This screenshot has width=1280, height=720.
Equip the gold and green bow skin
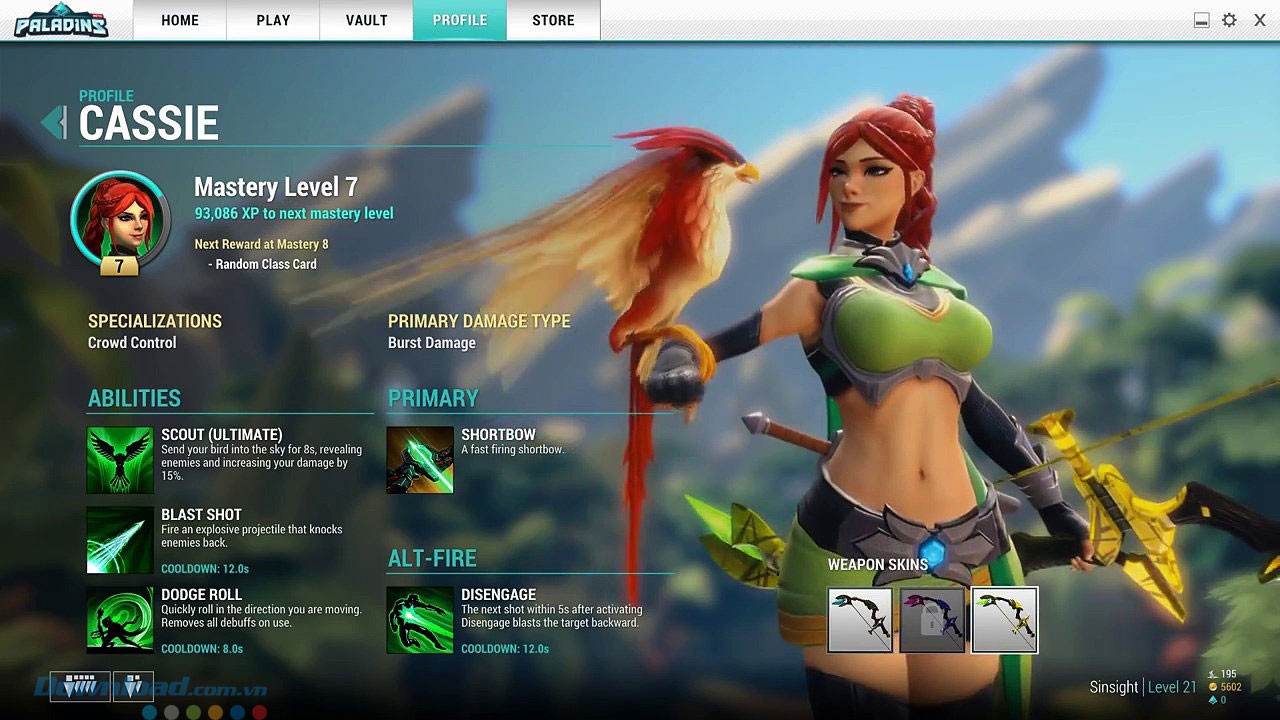click(x=1004, y=620)
